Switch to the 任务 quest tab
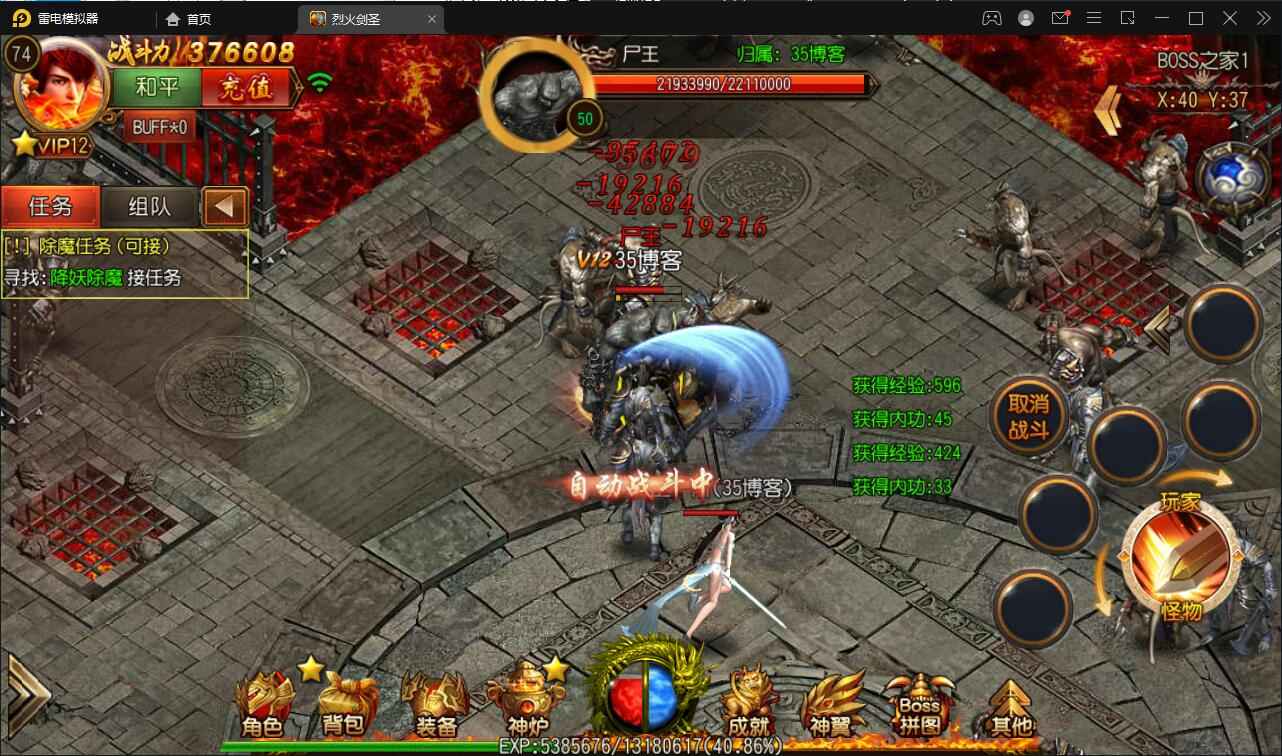This screenshot has height=756, width=1282. 50,207
